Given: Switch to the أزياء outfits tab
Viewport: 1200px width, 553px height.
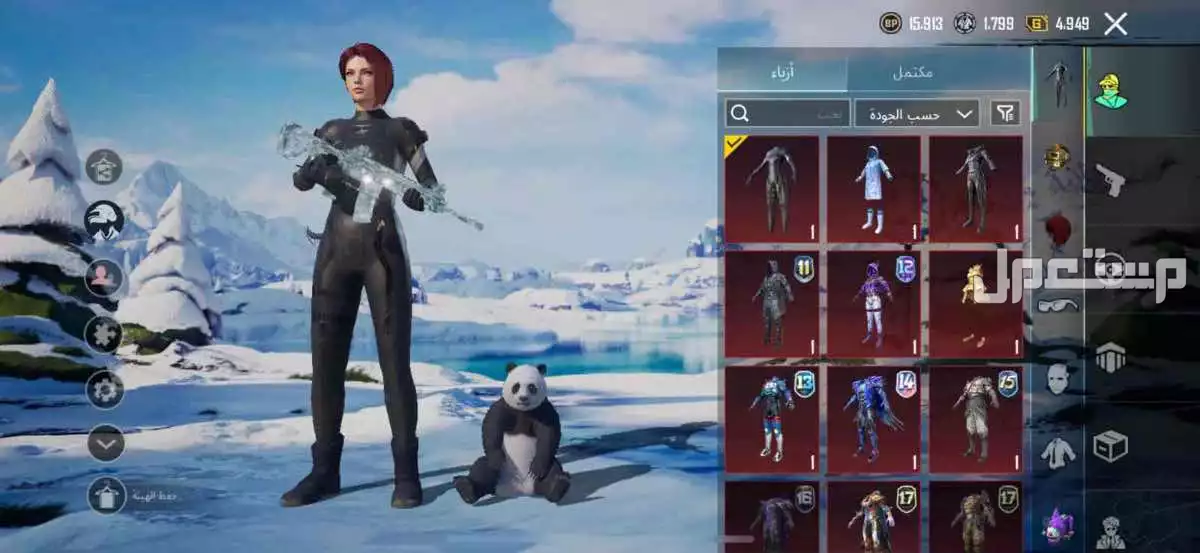Looking at the screenshot, I should point(782,72).
